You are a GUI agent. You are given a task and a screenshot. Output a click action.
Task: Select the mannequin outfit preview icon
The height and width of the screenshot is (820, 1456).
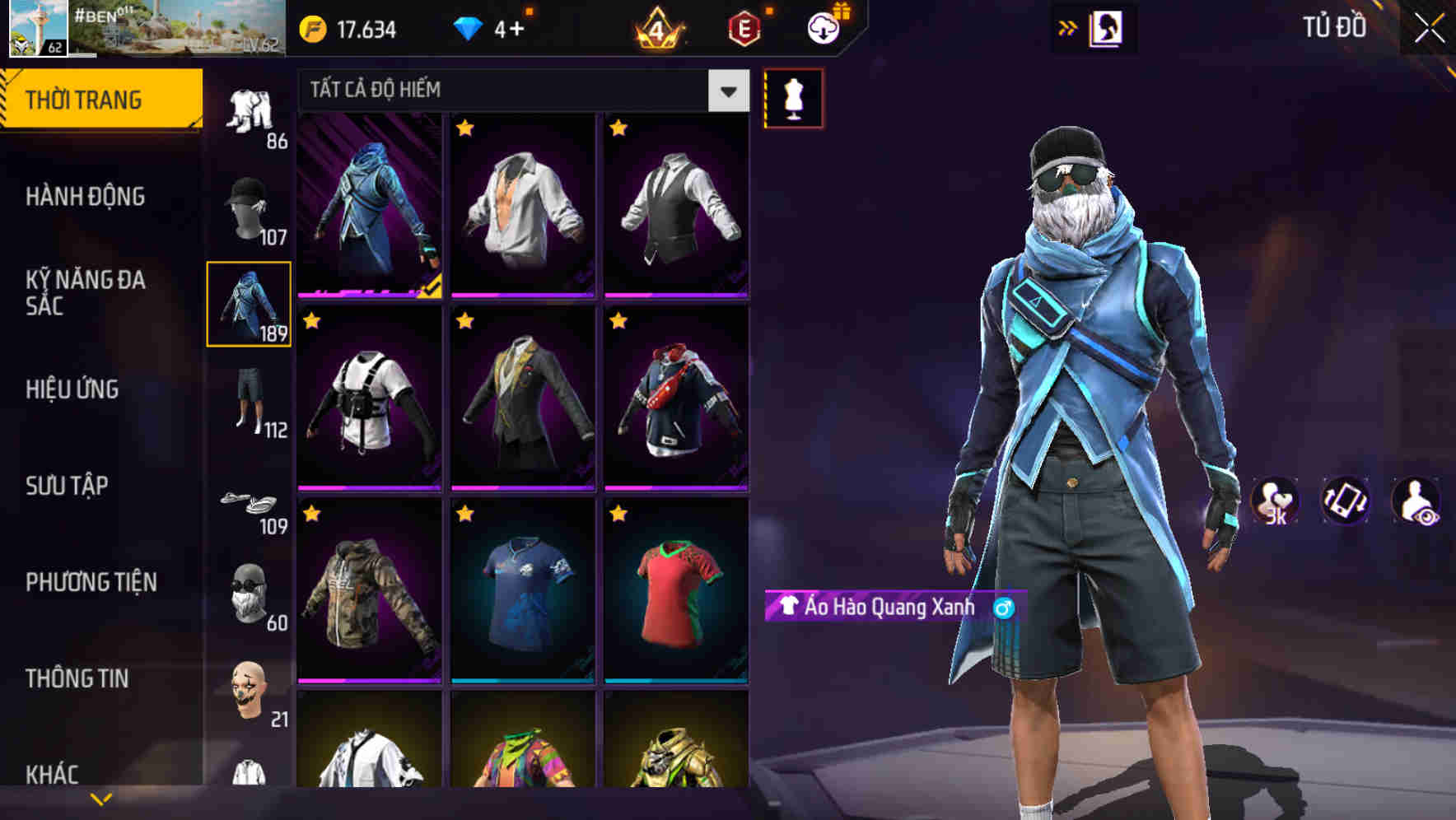point(791,97)
